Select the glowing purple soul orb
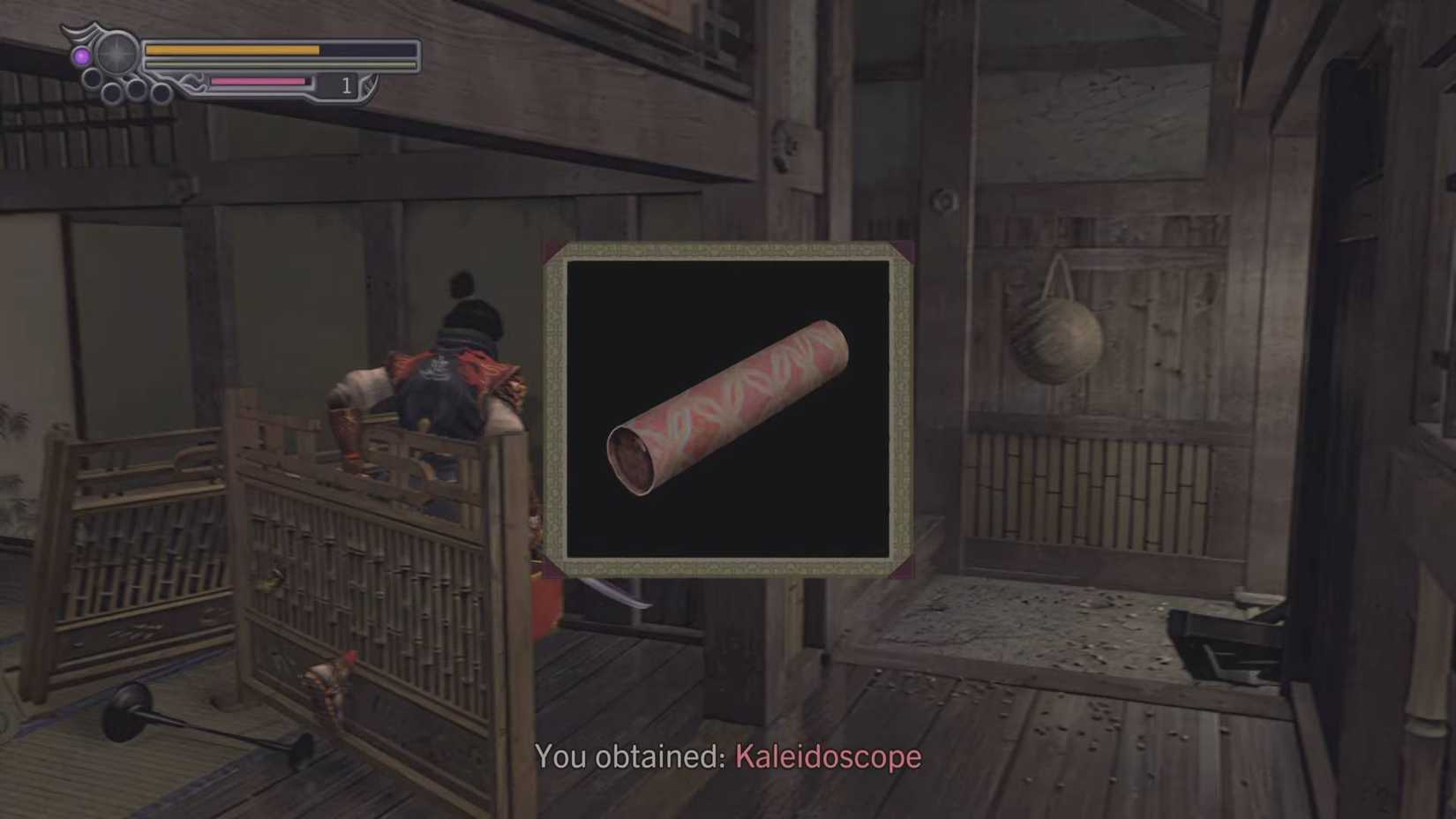Image resolution: width=1456 pixels, height=819 pixels. [x=82, y=55]
